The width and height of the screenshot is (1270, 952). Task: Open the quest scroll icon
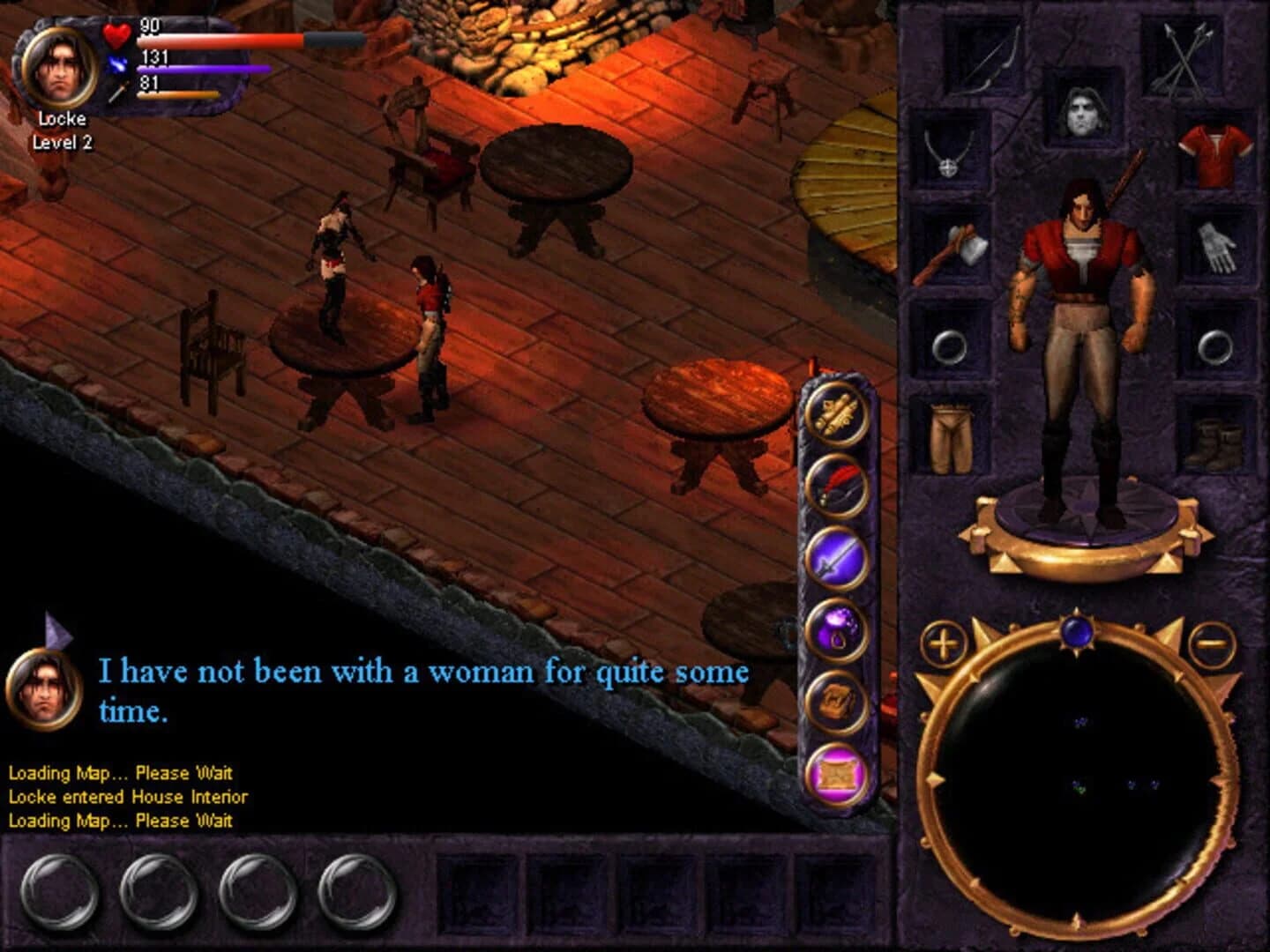coord(835,412)
